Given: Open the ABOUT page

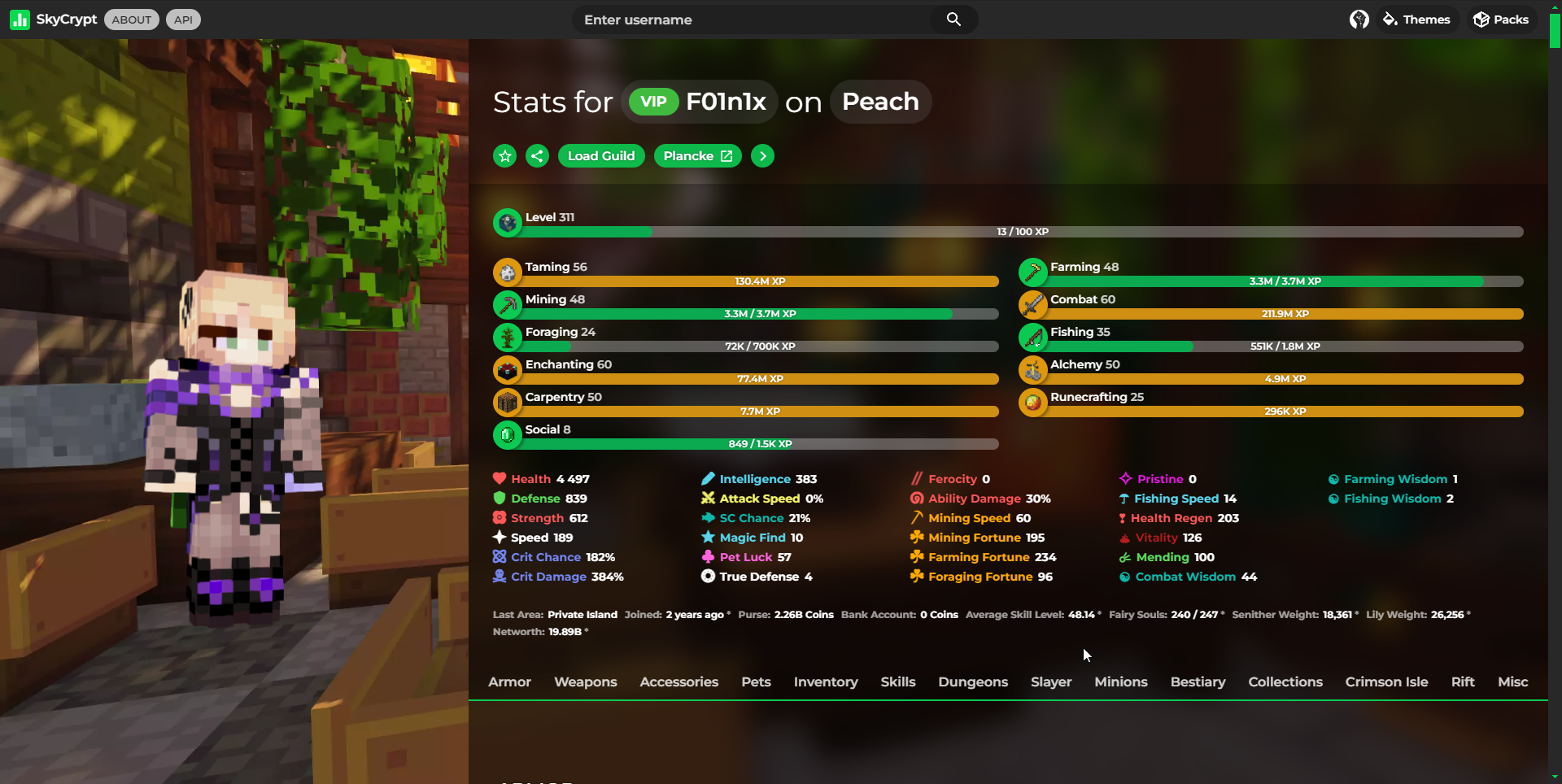Looking at the screenshot, I should tap(132, 20).
